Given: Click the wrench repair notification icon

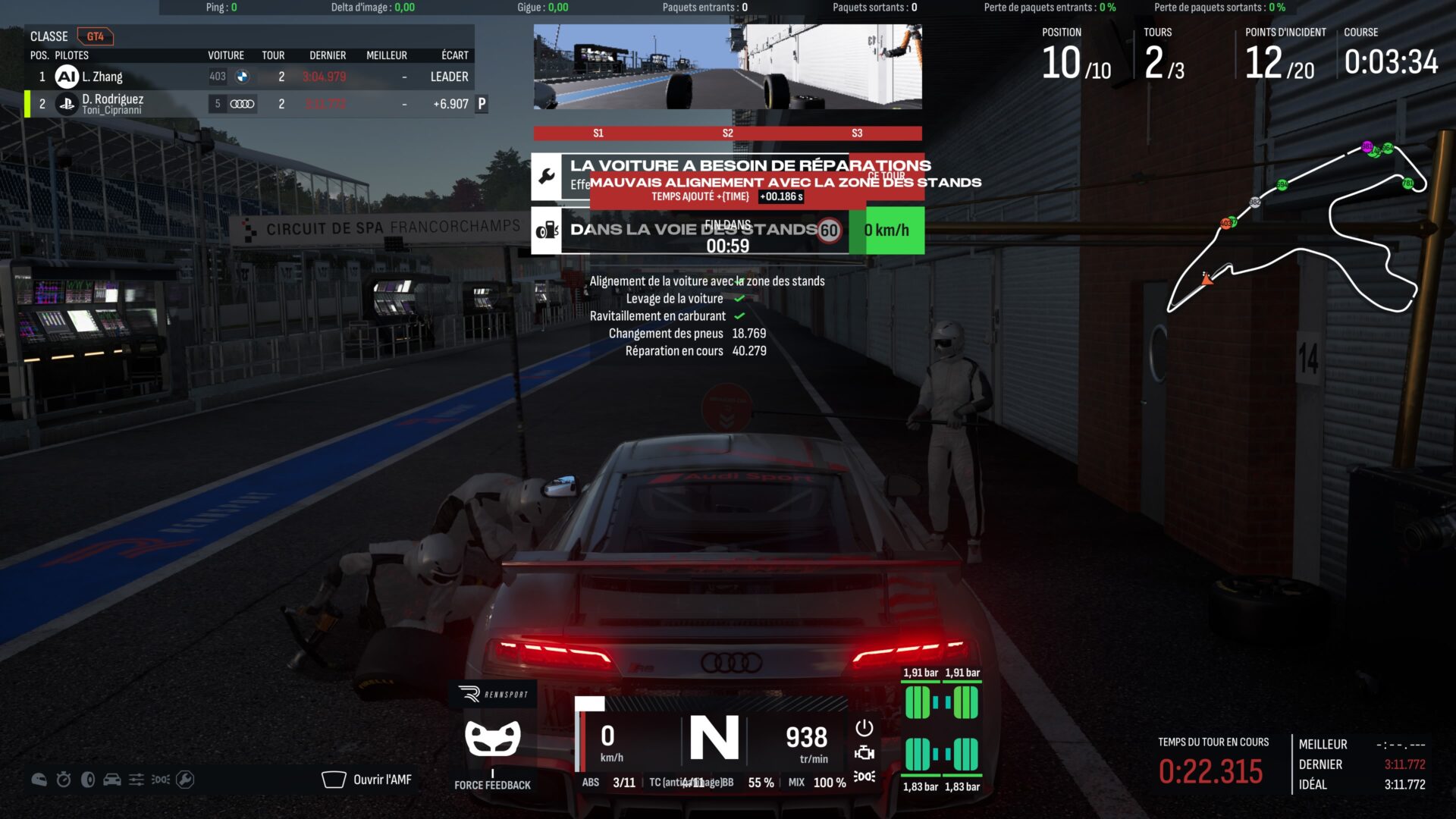Looking at the screenshot, I should pyautogui.click(x=546, y=177).
